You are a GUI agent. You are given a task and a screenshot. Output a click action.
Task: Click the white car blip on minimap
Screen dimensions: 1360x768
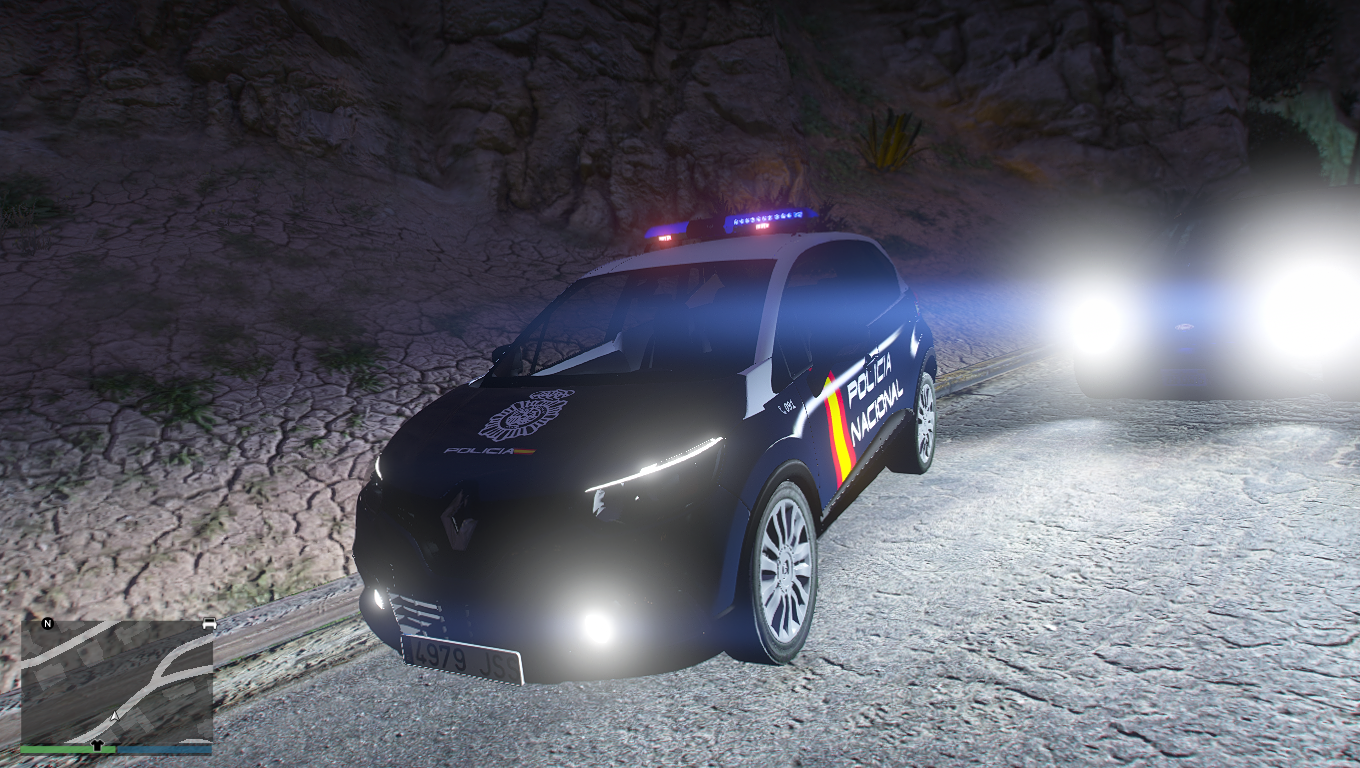coord(209,624)
